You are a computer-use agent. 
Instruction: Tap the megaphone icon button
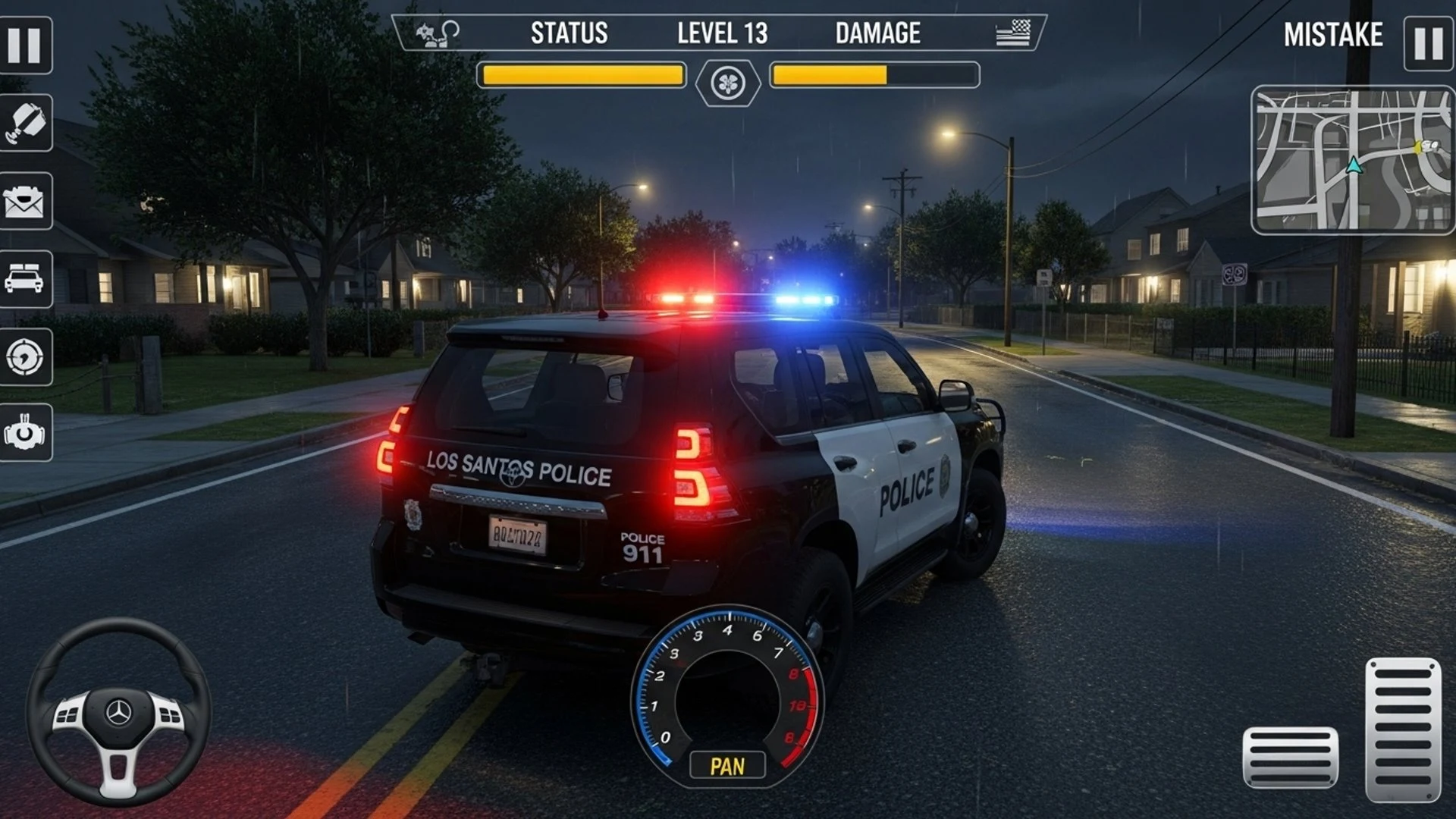pyautogui.click(x=26, y=123)
